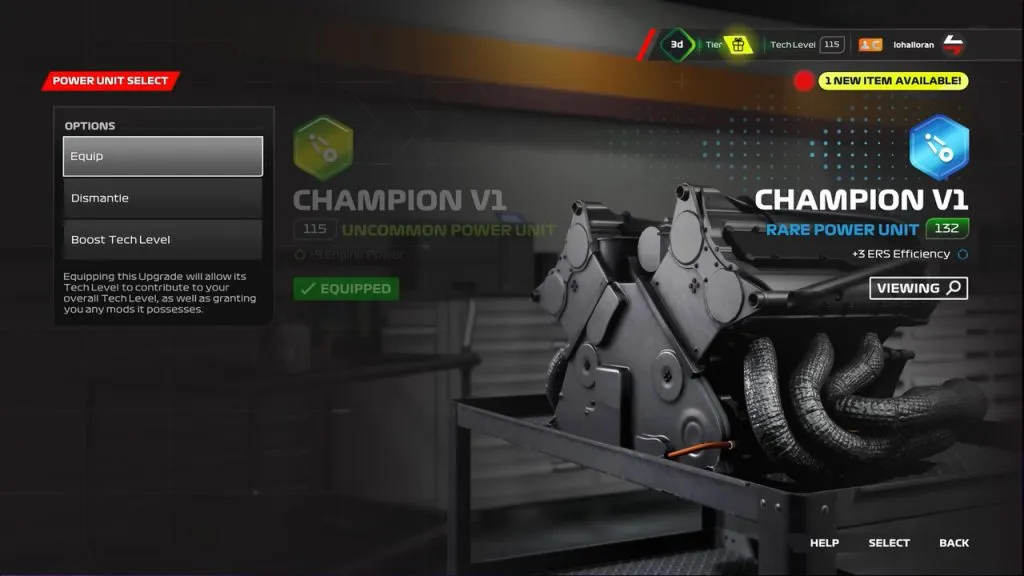This screenshot has width=1024, height=576.
Task: Click the yellow gift Tier icon
Action: 739,45
